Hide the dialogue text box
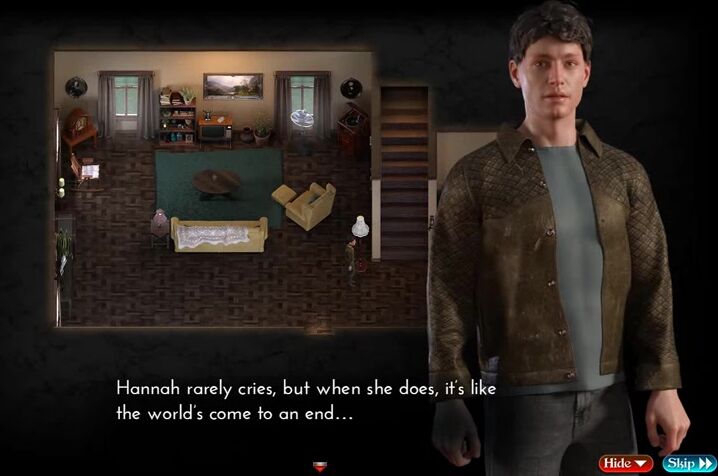The image size is (718, 476). pyautogui.click(x=625, y=463)
